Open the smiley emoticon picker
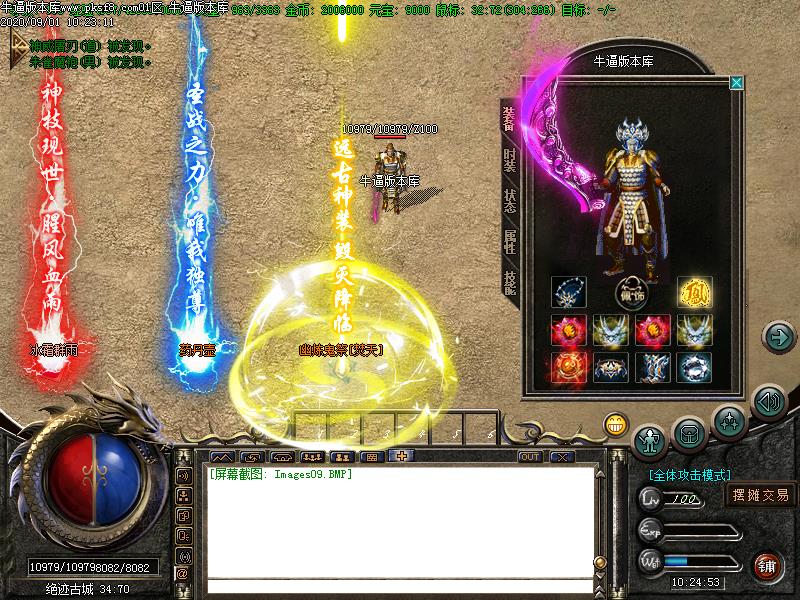 615,424
